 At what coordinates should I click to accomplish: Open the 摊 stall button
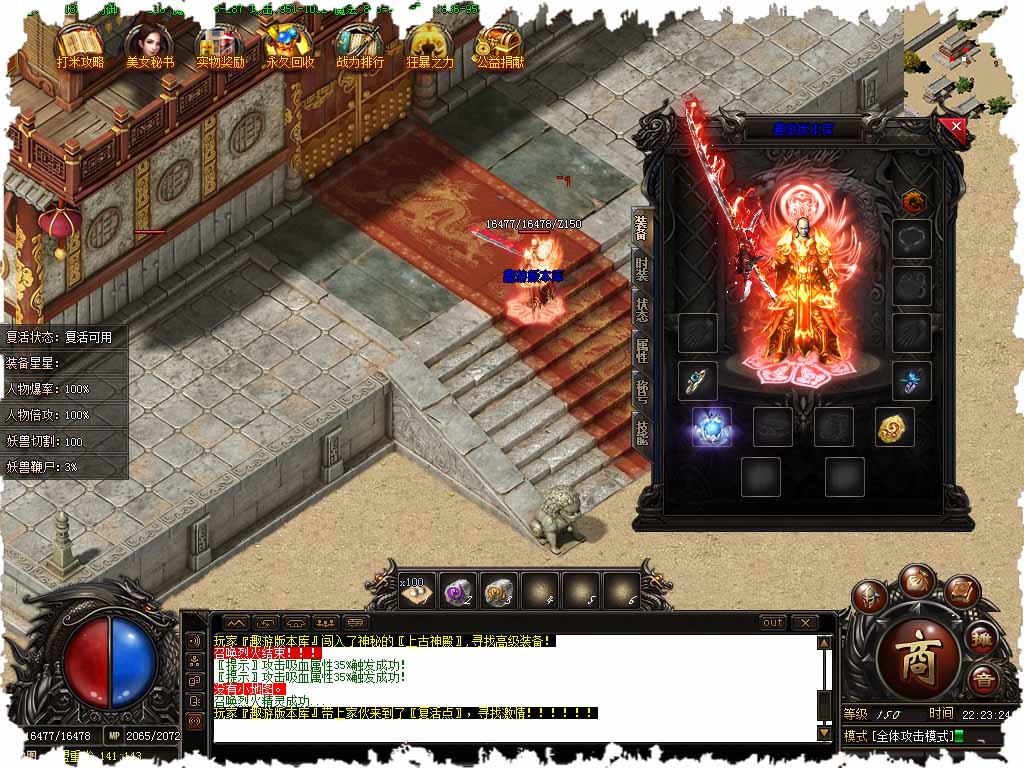click(x=983, y=638)
